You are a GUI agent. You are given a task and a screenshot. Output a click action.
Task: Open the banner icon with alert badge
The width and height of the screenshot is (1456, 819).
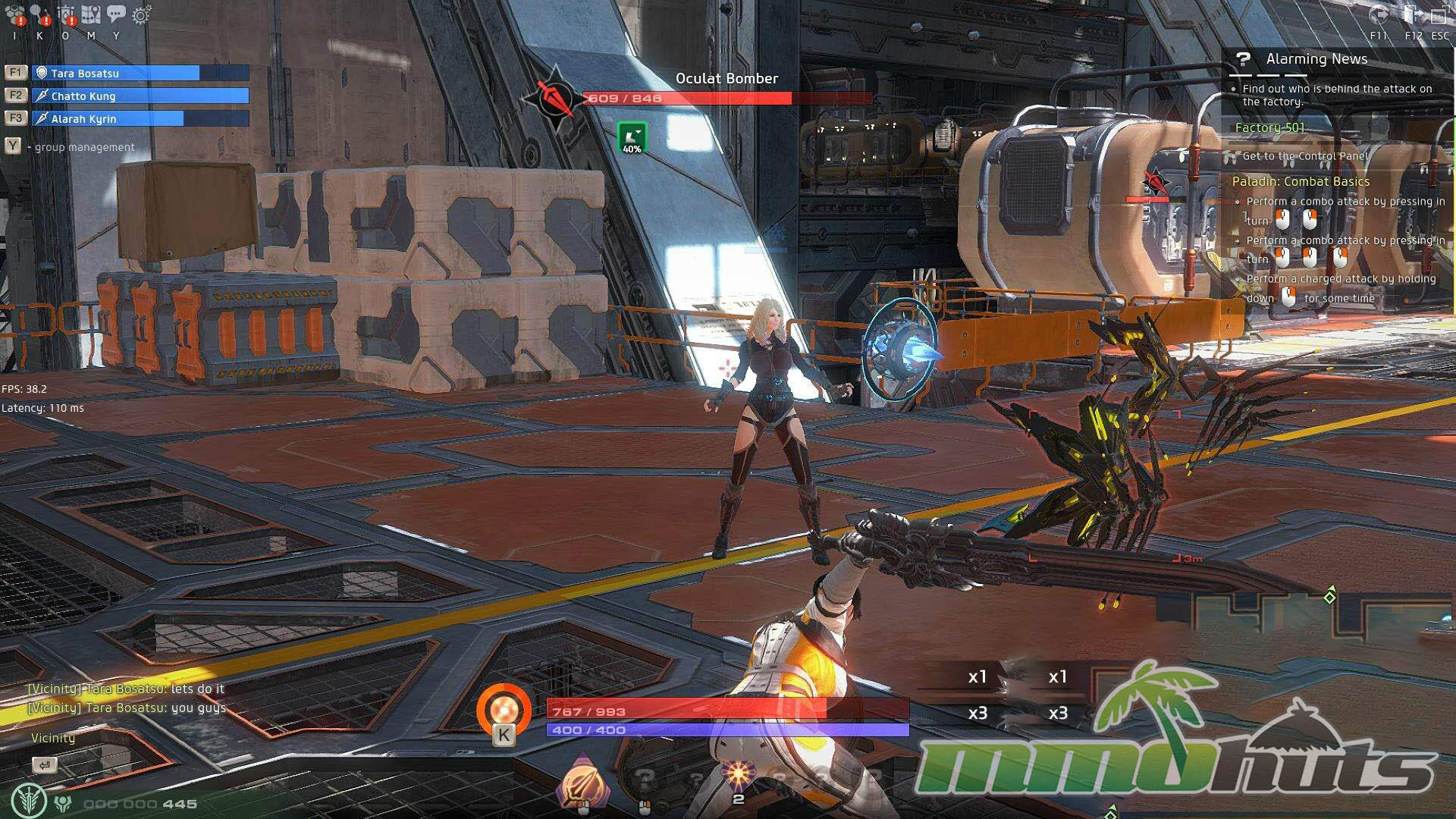[x=66, y=14]
